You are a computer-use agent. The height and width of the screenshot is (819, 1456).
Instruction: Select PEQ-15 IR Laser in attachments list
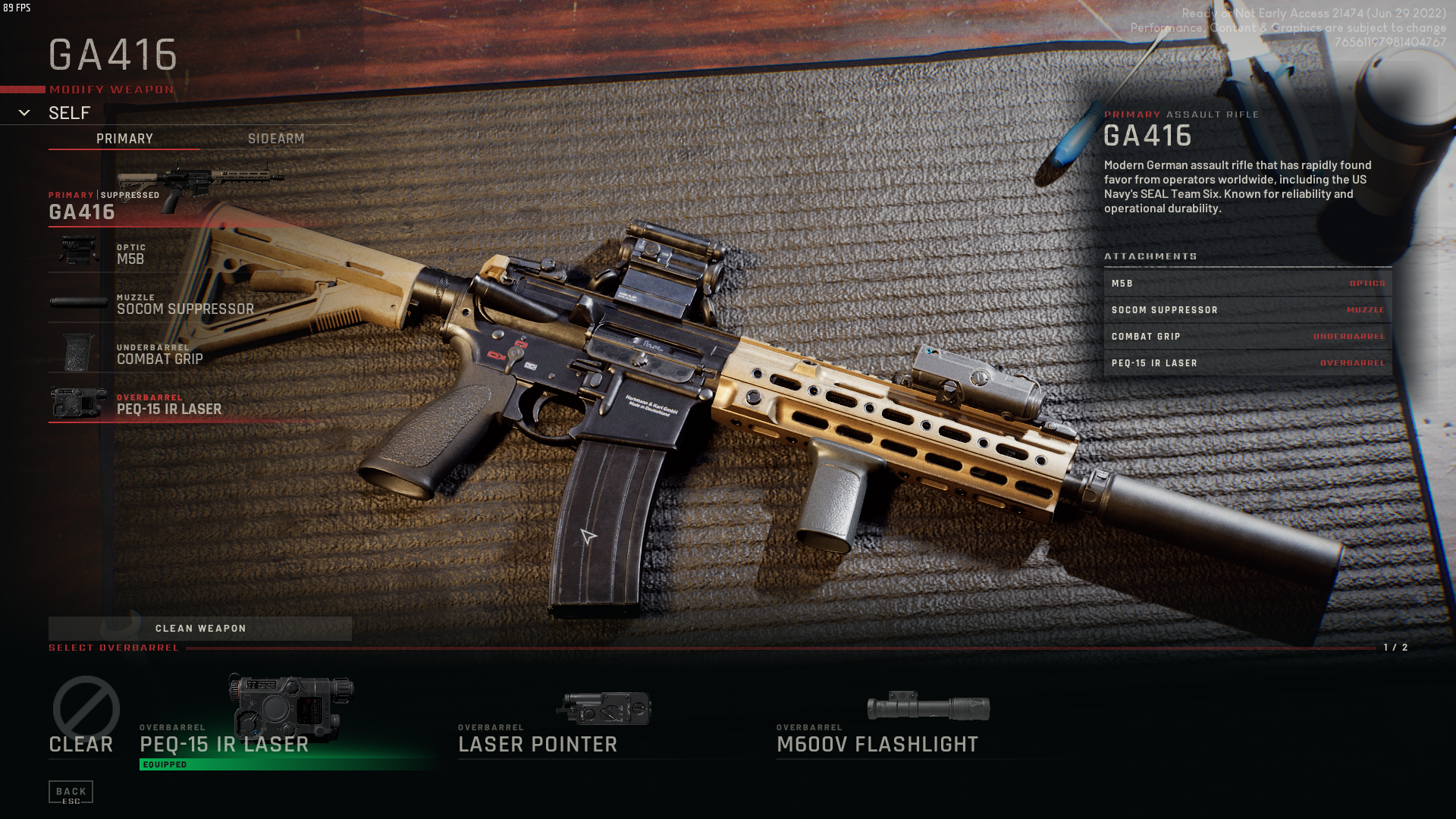pyautogui.click(x=1247, y=363)
